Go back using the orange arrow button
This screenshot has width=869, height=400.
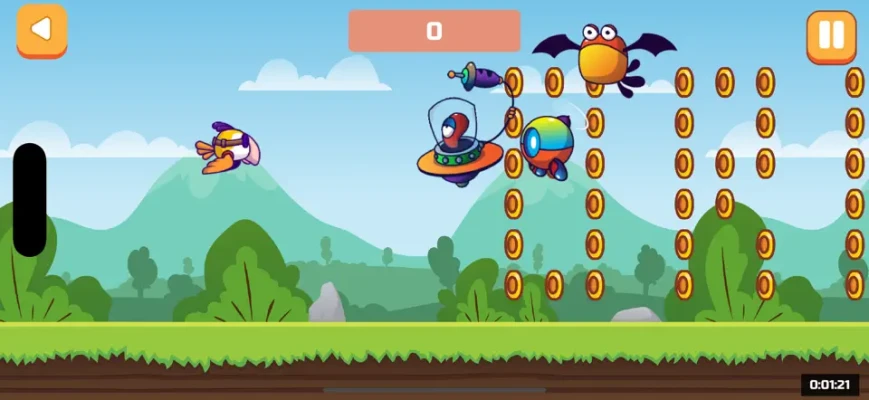[x=41, y=31]
